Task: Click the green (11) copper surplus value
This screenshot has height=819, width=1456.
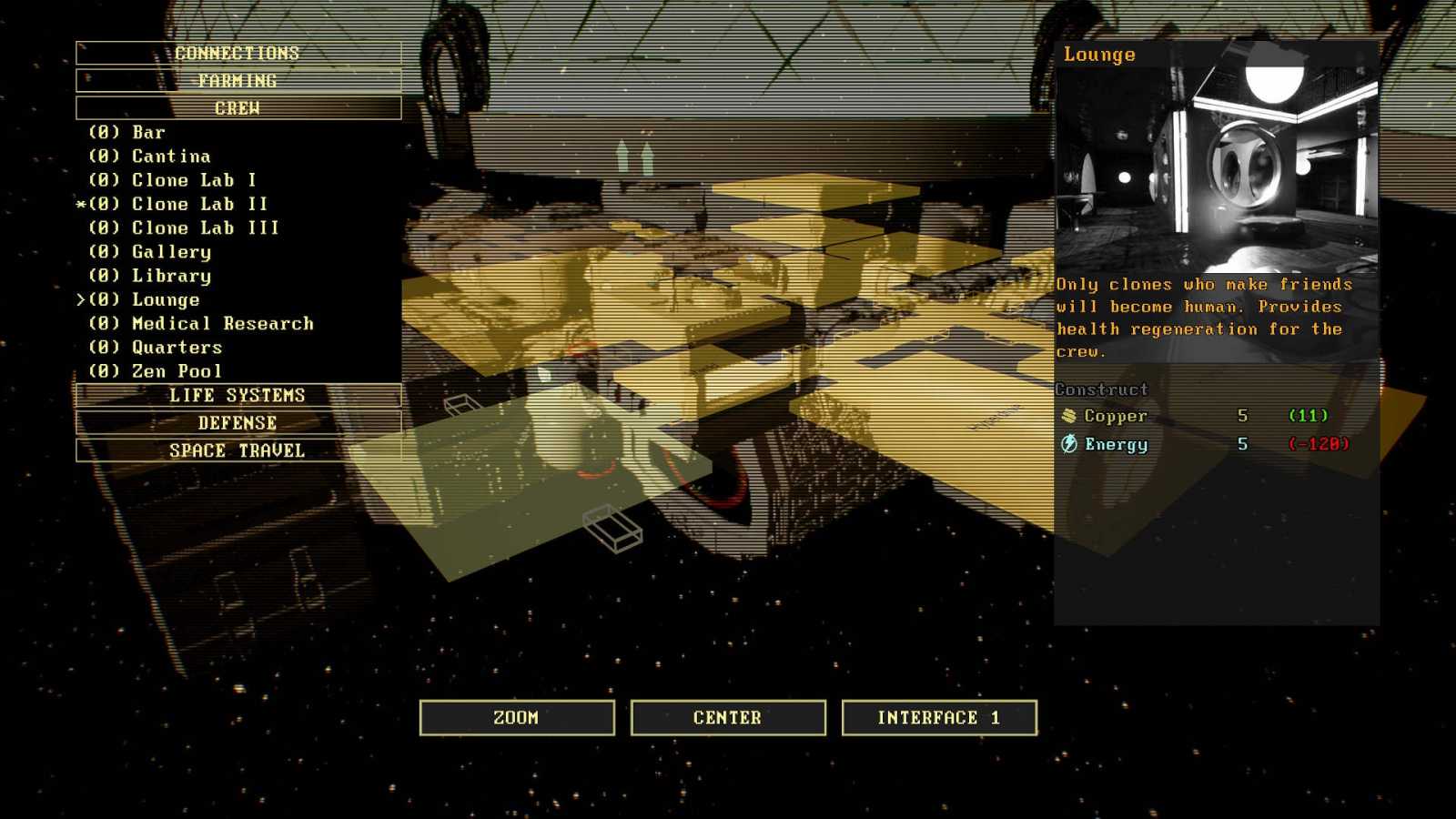Action: pyautogui.click(x=1308, y=416)
